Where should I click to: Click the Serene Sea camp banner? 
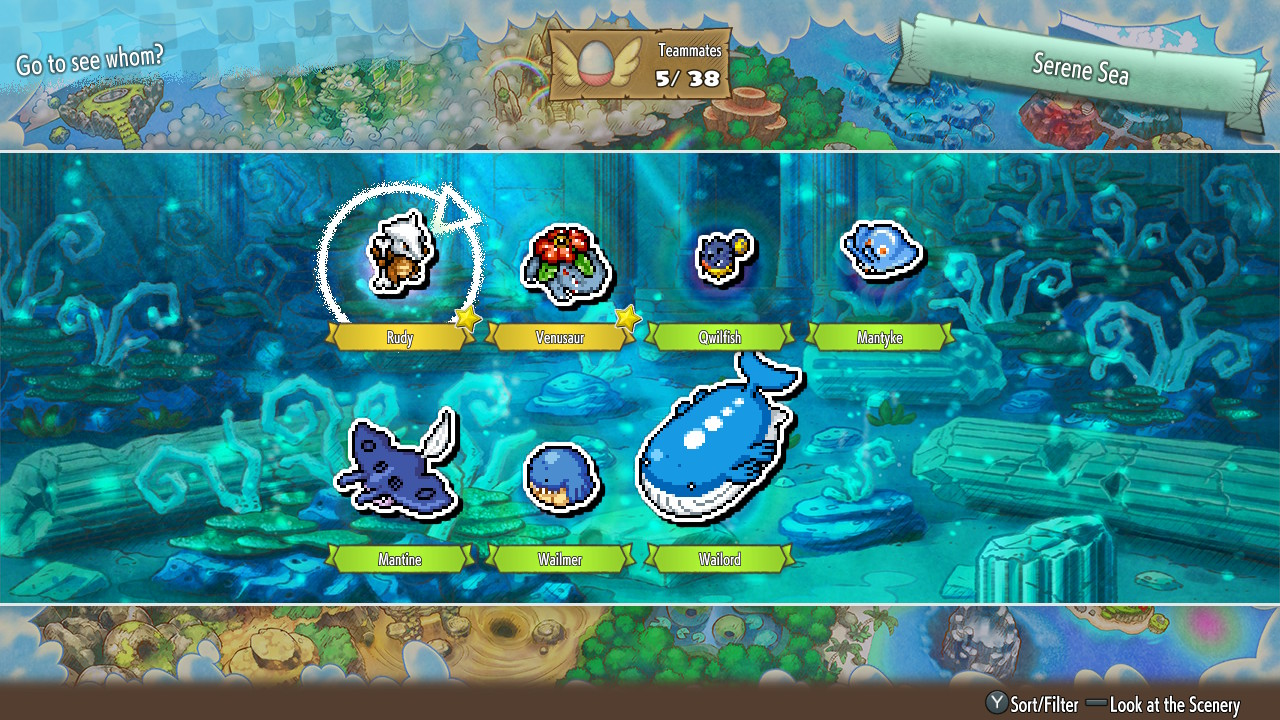[1080, 66]
